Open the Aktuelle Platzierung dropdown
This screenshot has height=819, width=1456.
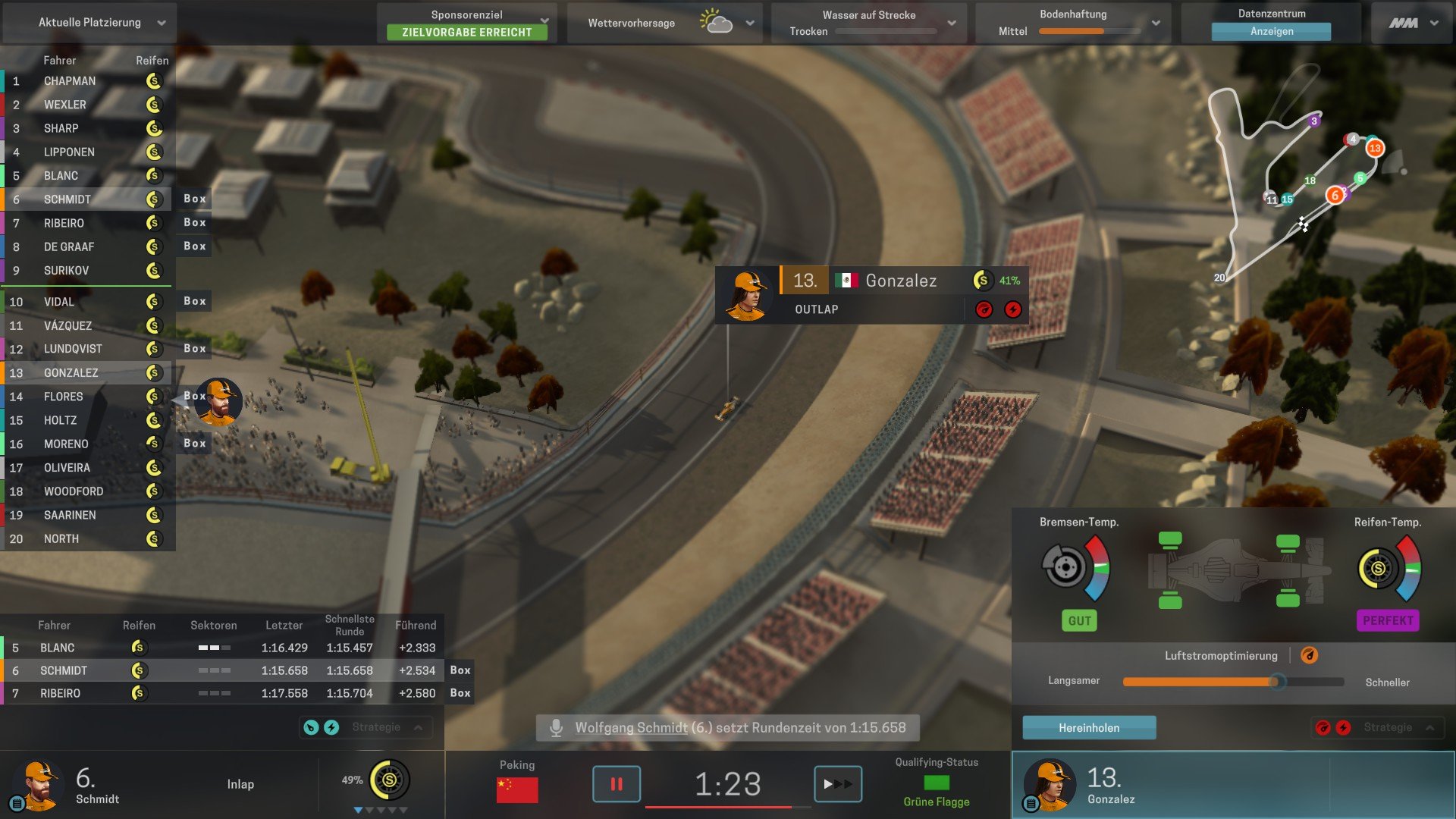coord(89,23)
